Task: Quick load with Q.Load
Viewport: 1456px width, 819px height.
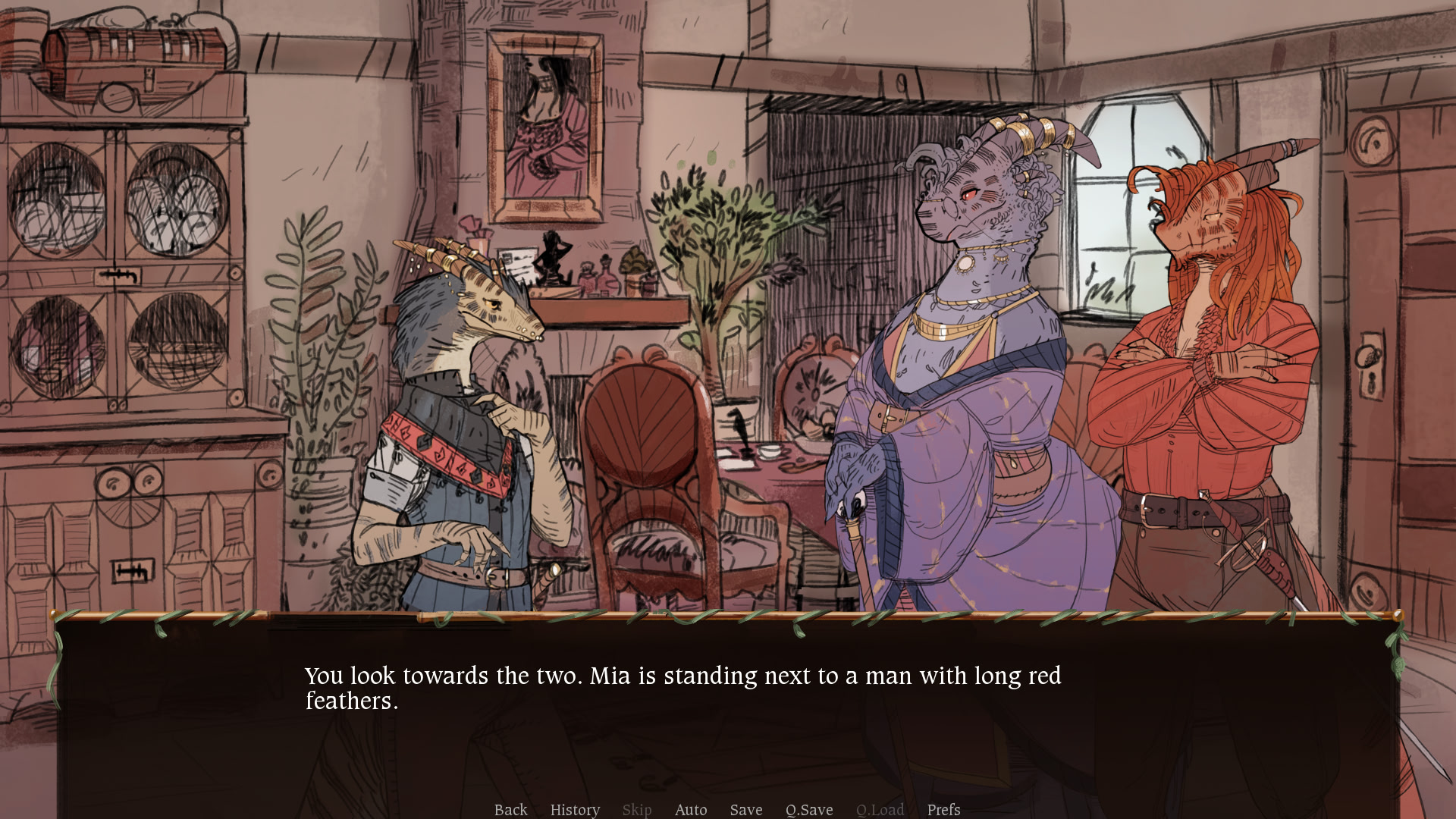Action: [880, 810]
